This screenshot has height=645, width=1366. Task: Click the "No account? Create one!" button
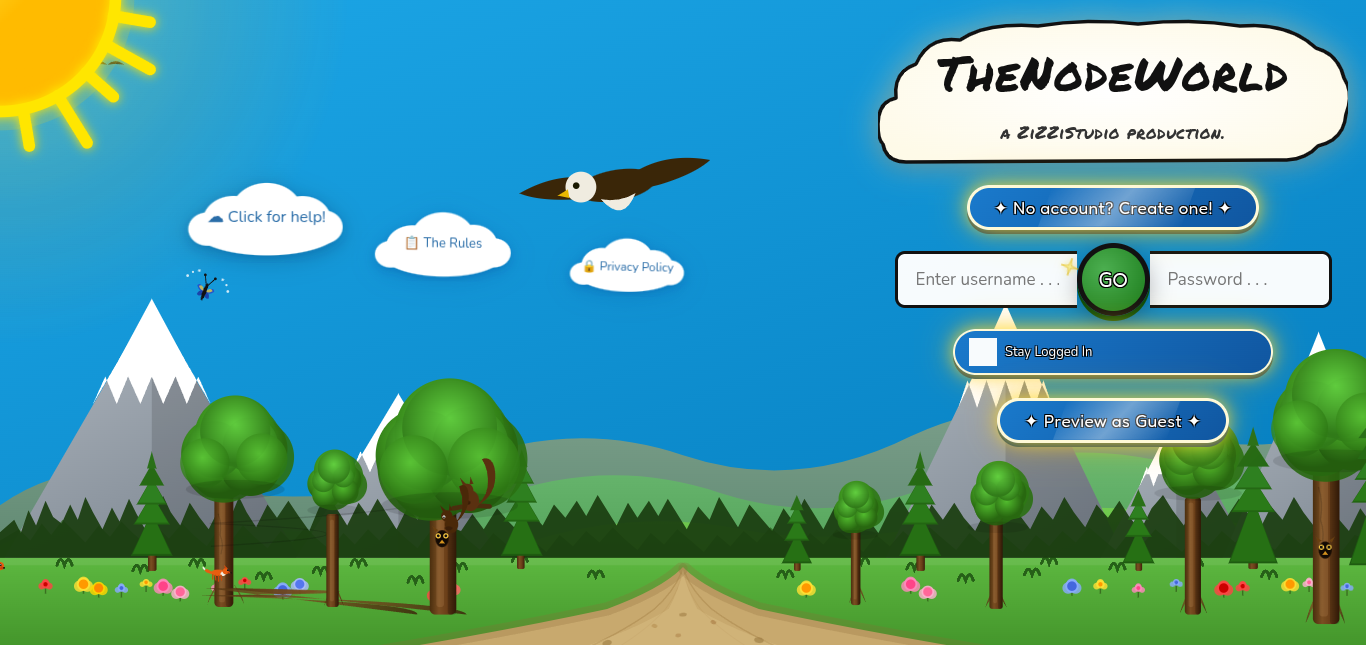[1112, 208]
